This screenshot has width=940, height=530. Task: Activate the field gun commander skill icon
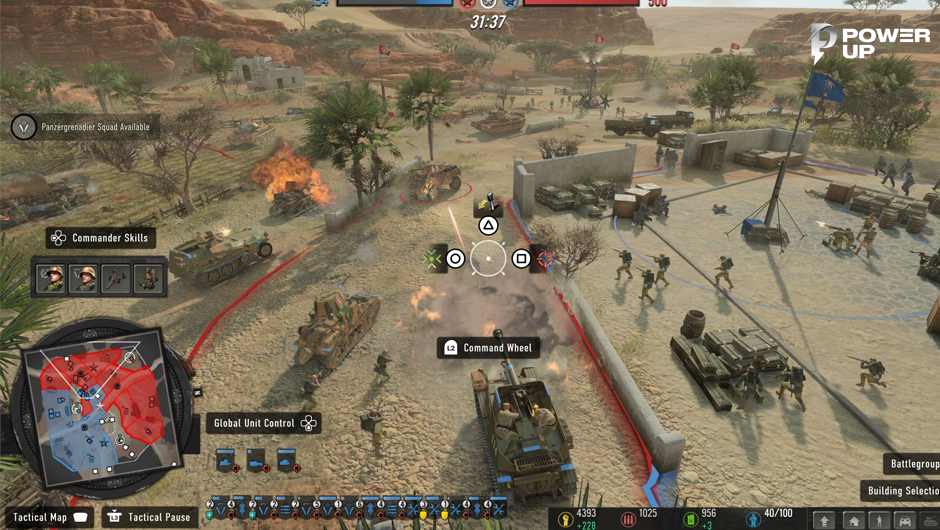pyautogui.click(x=117, y=278)
